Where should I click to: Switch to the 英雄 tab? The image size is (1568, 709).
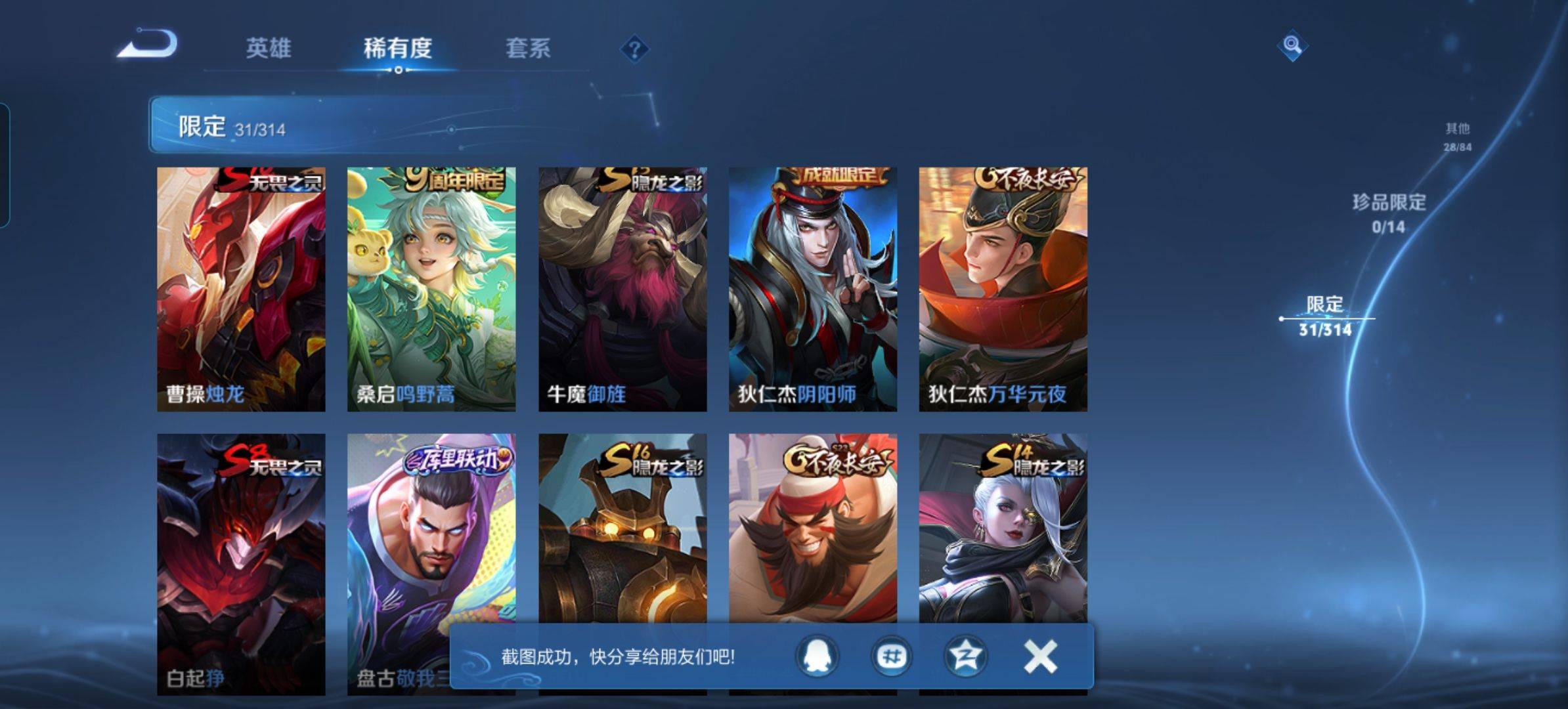coord(268,48)
